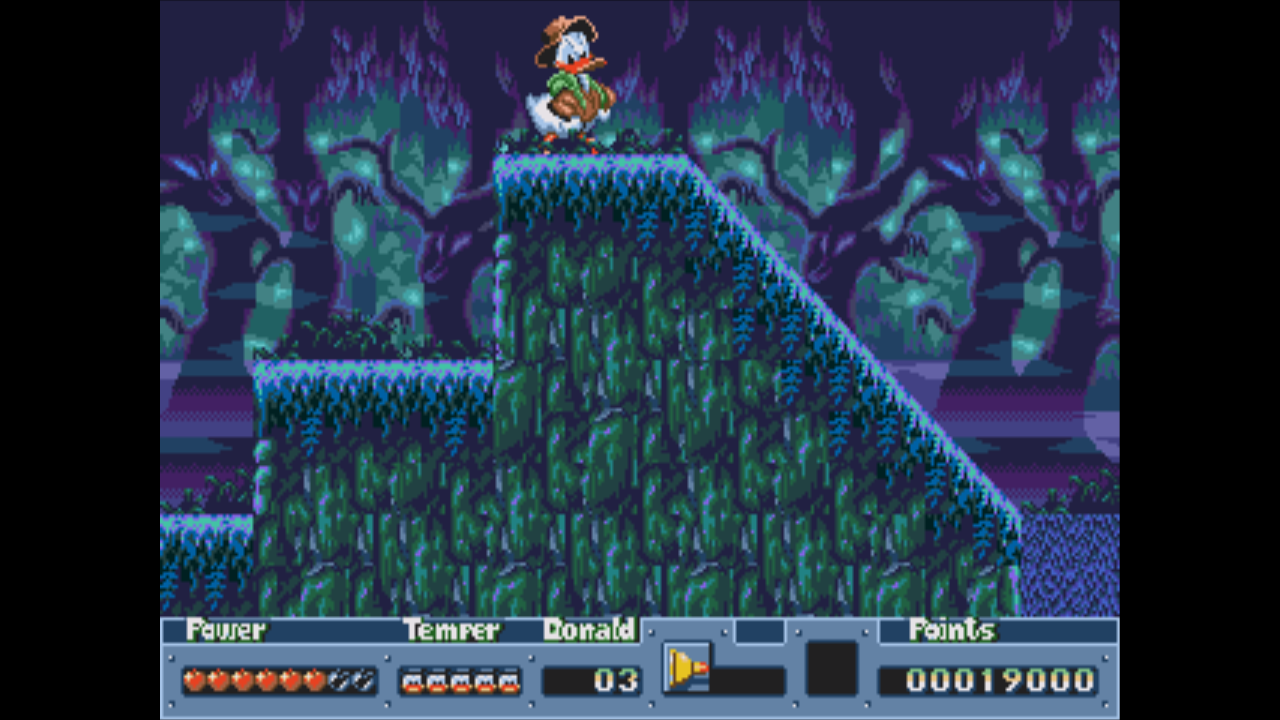This screenshot has width=1280, height=720.
Task: Click the empty black item slot
Action: pos(831,668)
